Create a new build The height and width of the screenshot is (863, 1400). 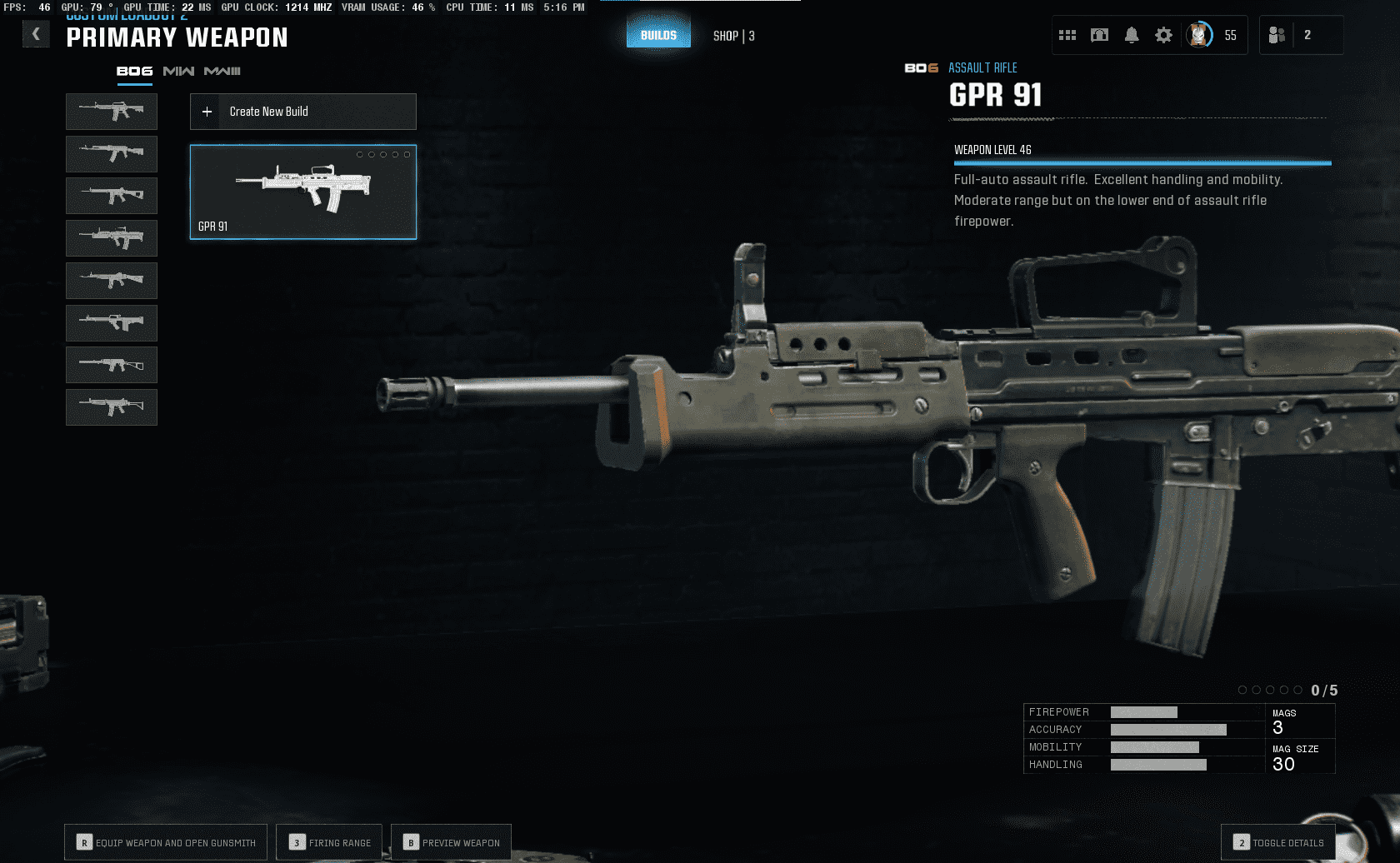point(303,112)
